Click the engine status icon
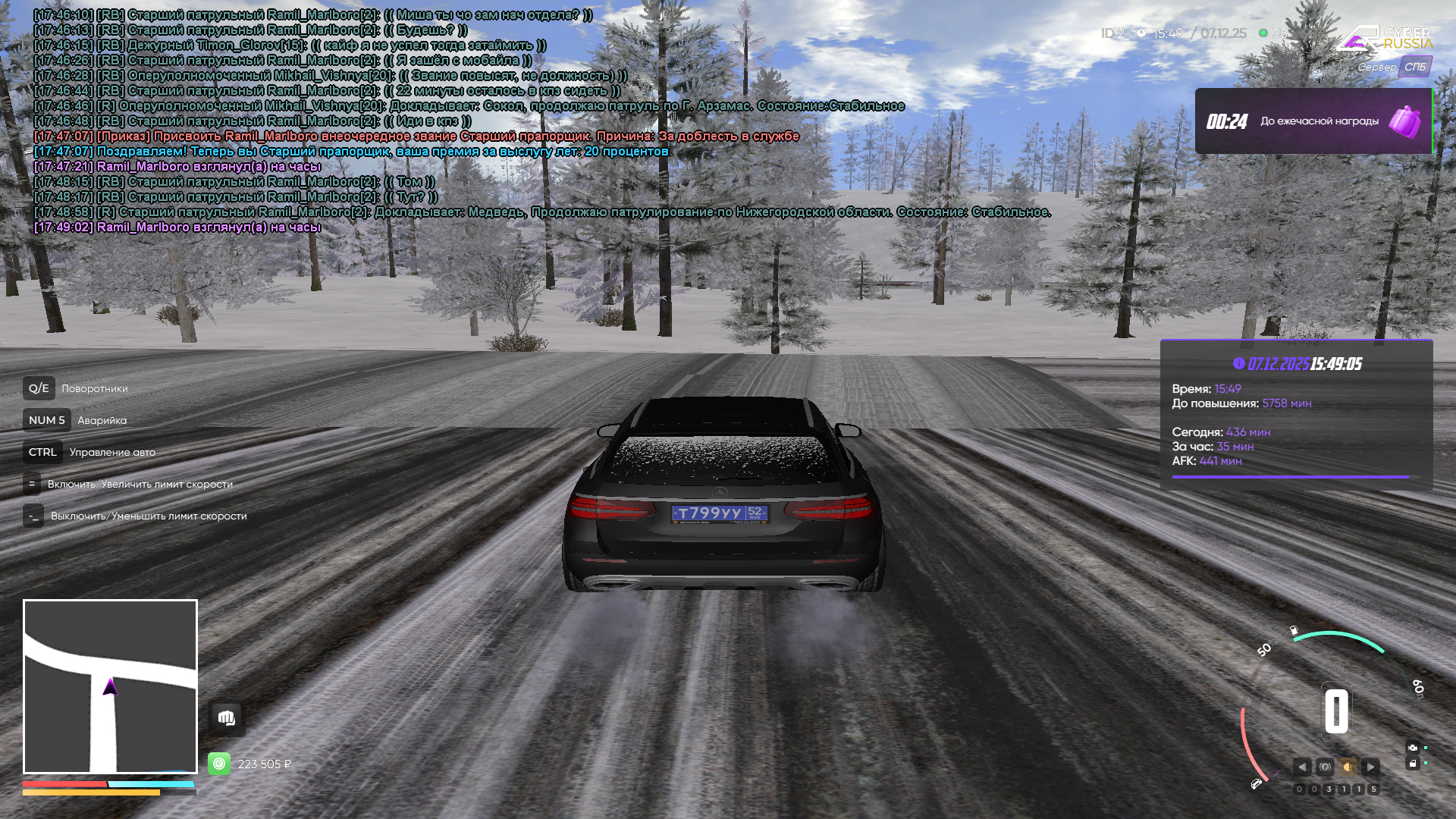The width and height of the screenshot is (1456, 819). [x=1413, y=747]
